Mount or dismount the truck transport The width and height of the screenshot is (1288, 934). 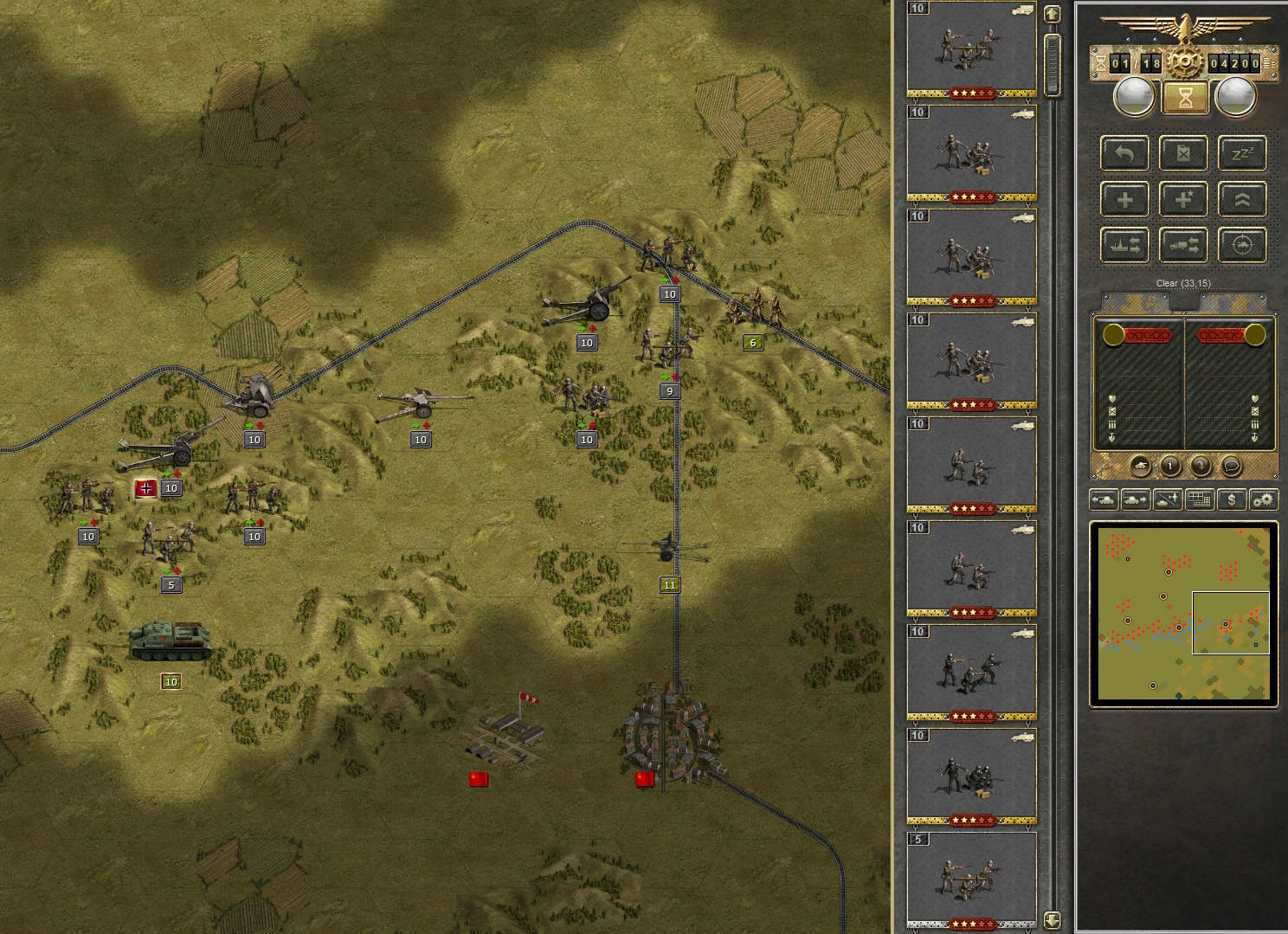(1183, 245)
